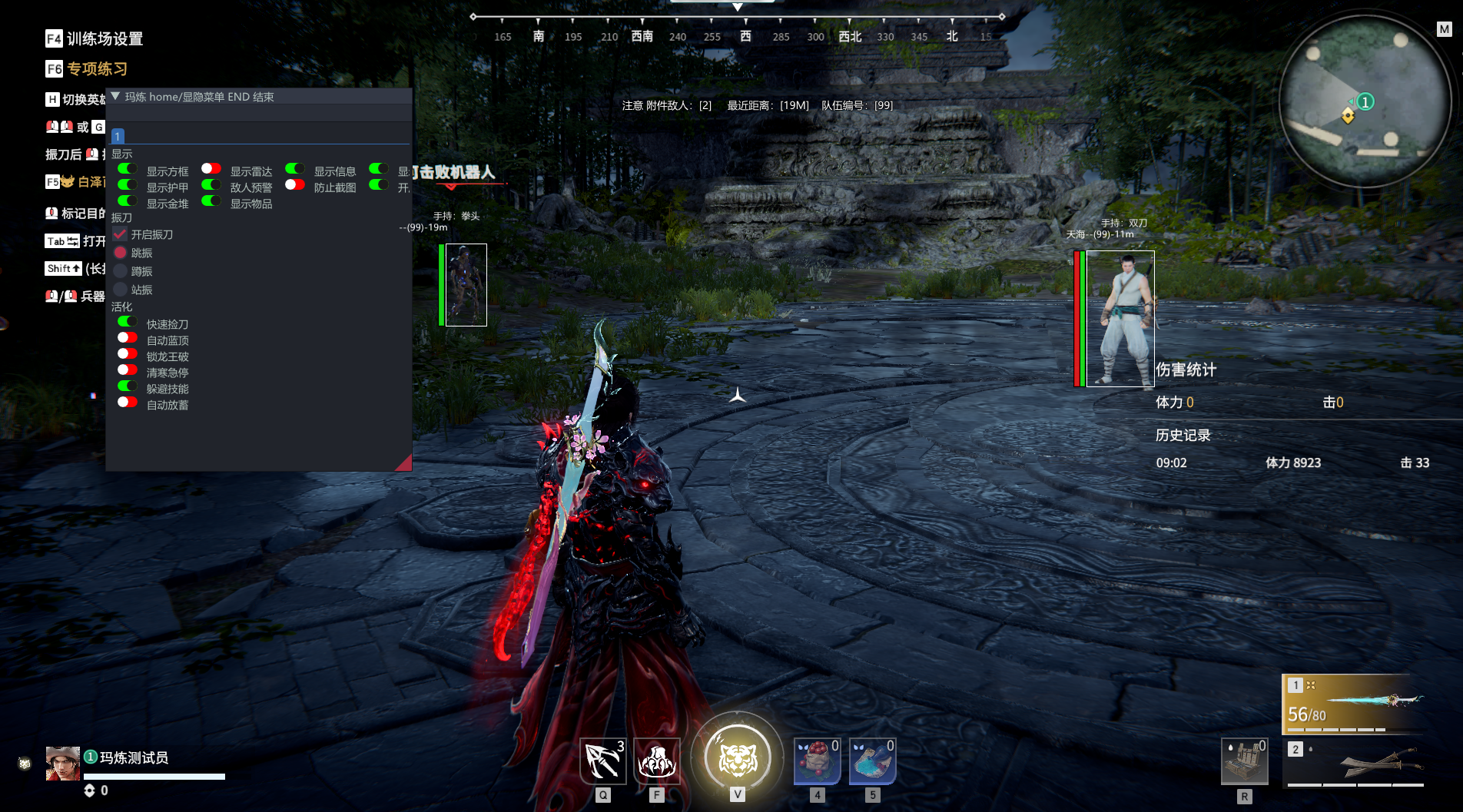Toggle the 显示方框 switch
Image resolution: width=1463 pixels, height=812 pixels.
[128, 169]
